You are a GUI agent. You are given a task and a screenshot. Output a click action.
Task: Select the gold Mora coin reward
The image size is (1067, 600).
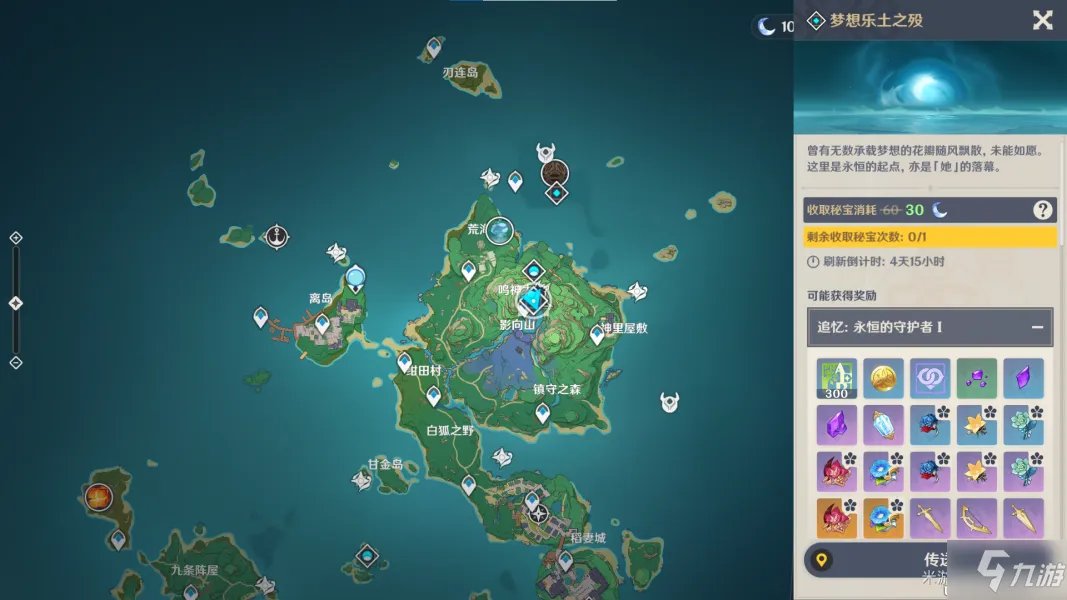883,378
